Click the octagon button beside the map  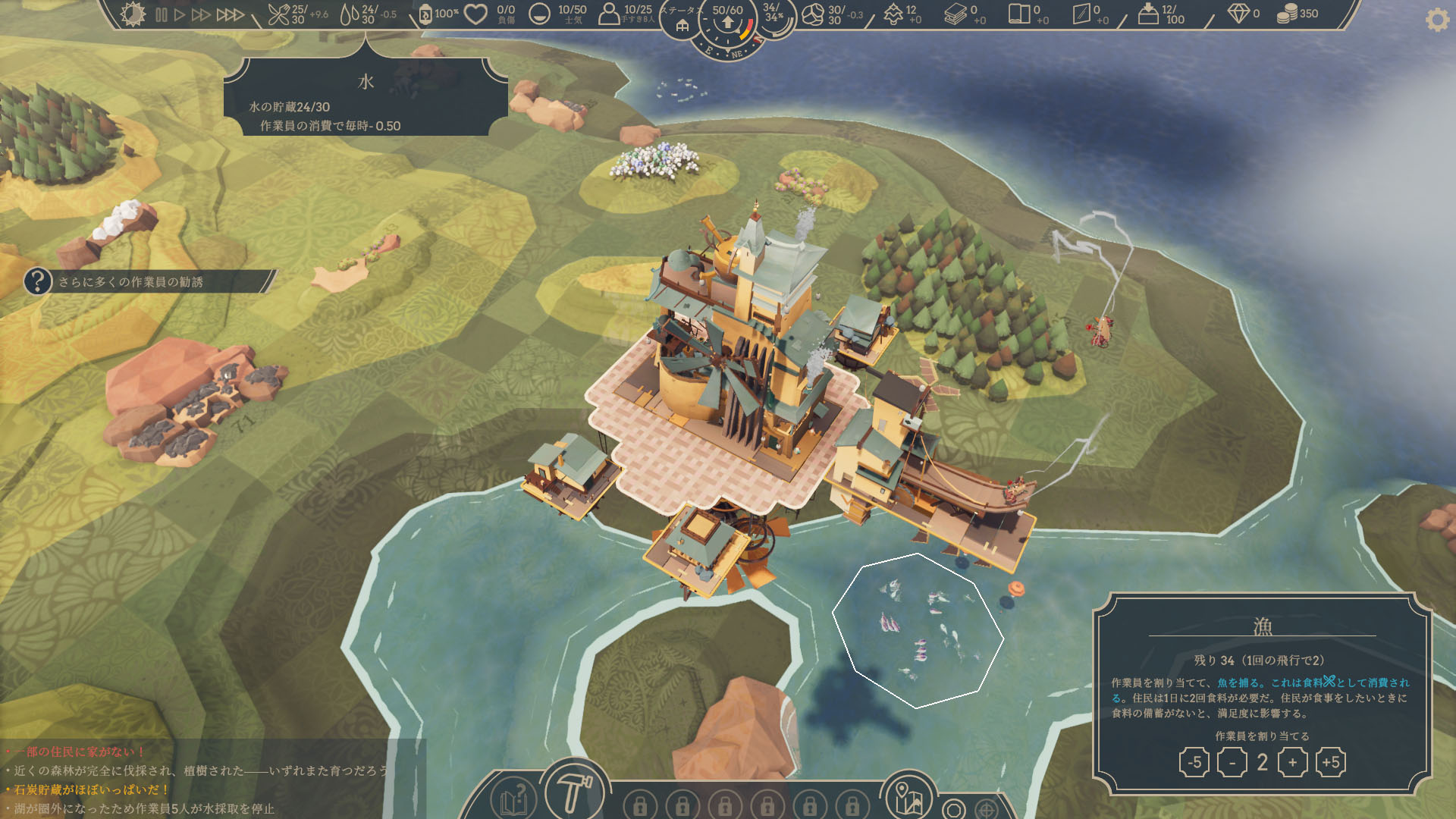coord(954,809)
